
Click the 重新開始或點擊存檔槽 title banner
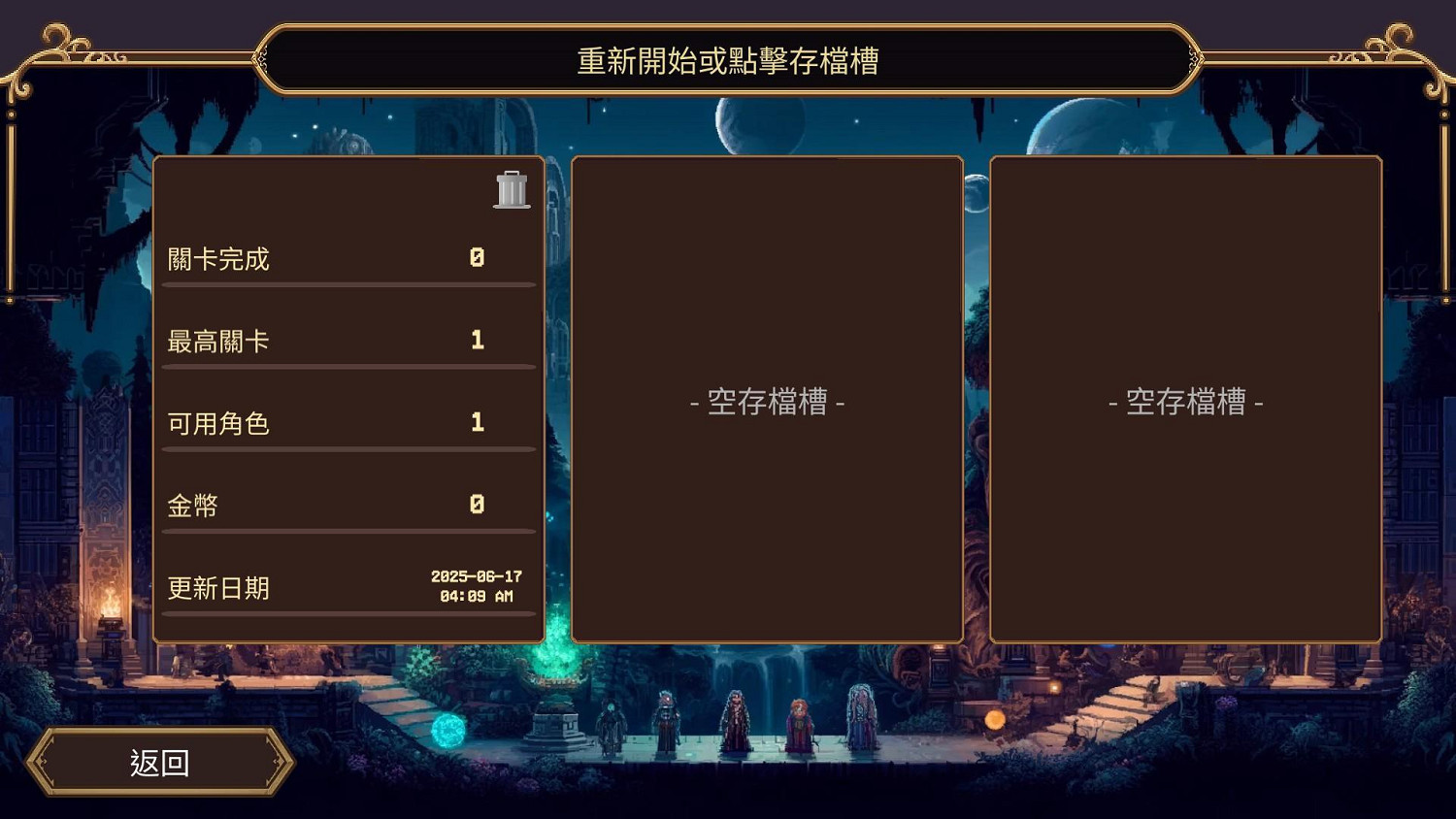[x=728, y=60]
